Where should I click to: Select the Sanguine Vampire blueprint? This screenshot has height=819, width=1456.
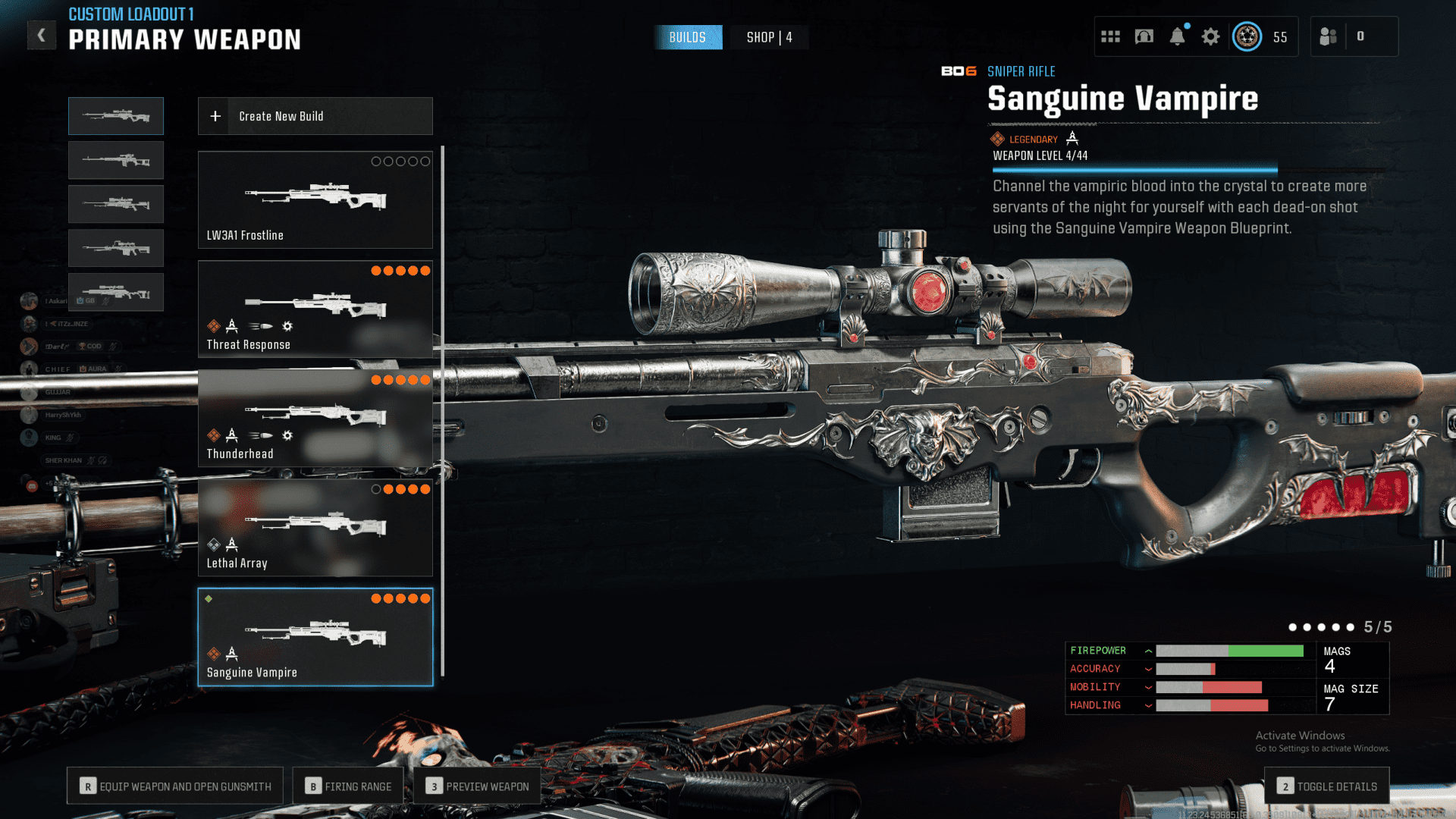click(315, 637)
